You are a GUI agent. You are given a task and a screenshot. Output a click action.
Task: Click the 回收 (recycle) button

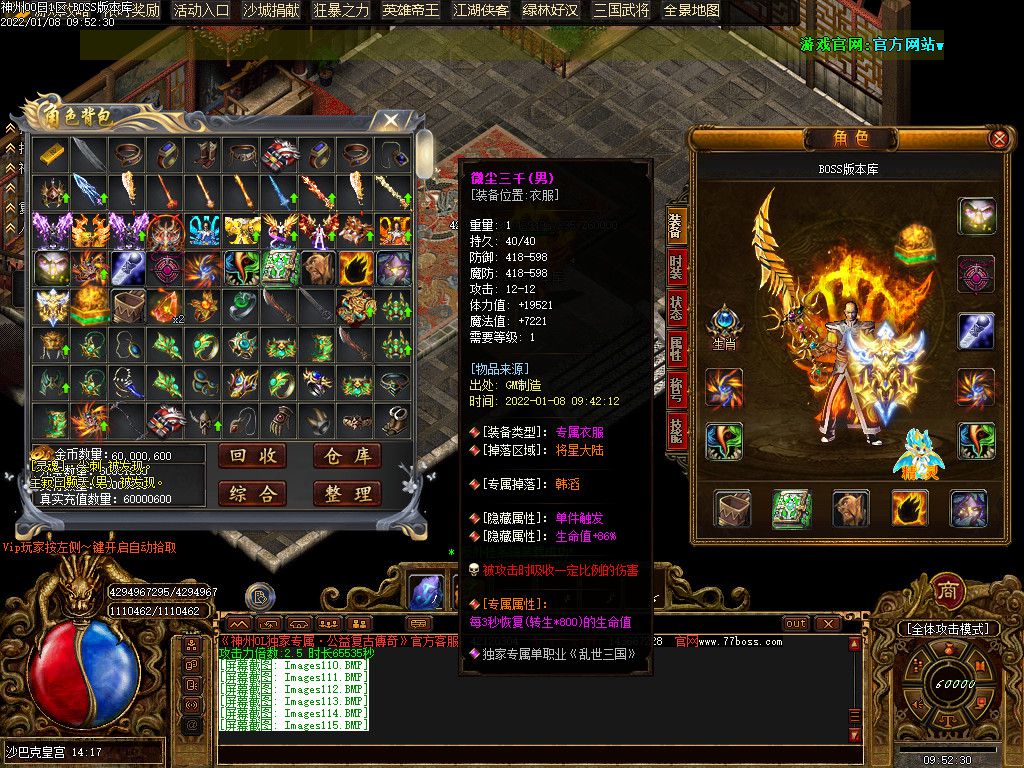click(x=252, y=456)
